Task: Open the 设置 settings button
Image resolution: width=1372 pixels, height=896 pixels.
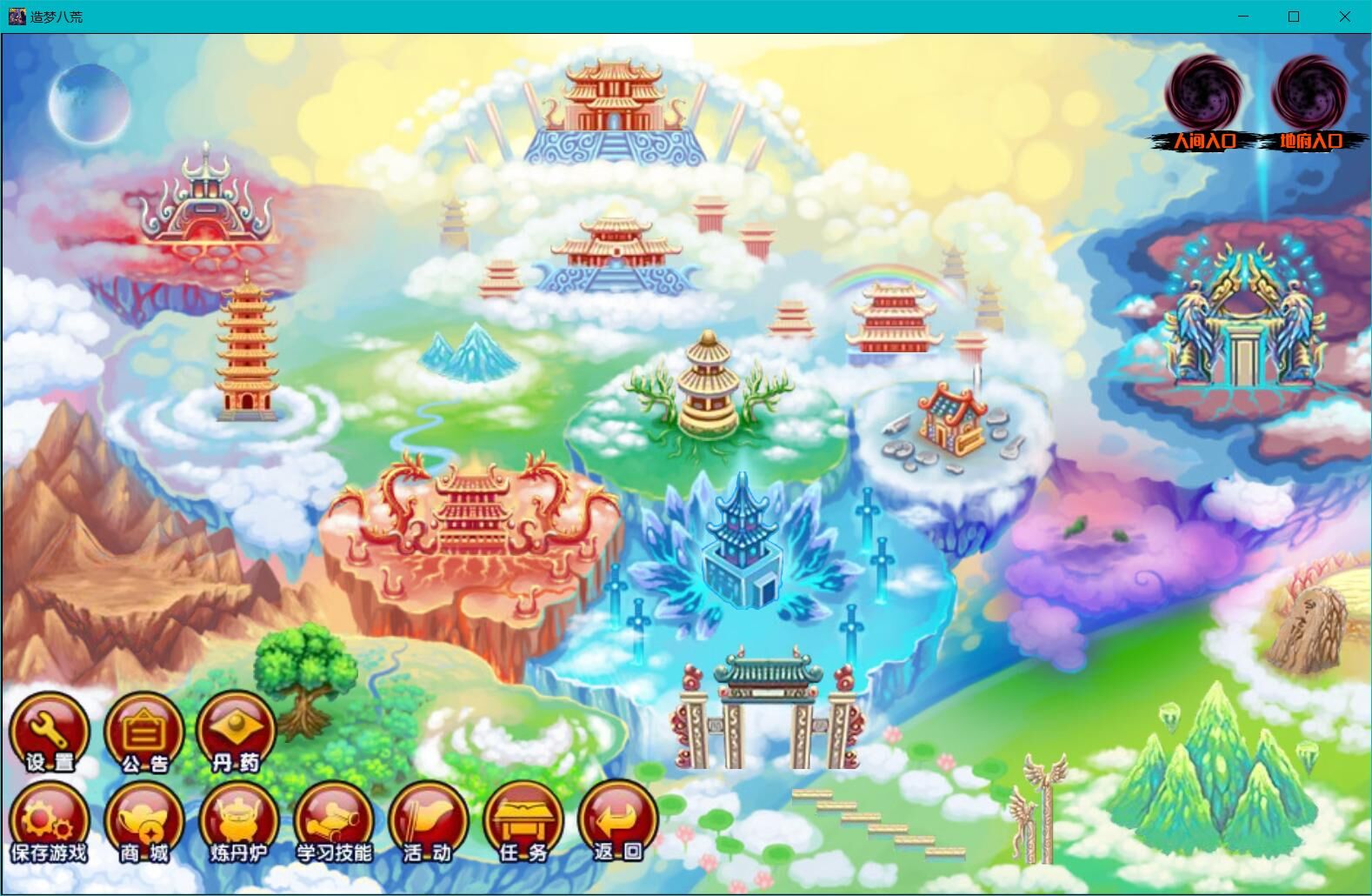Action: (50, 732)
